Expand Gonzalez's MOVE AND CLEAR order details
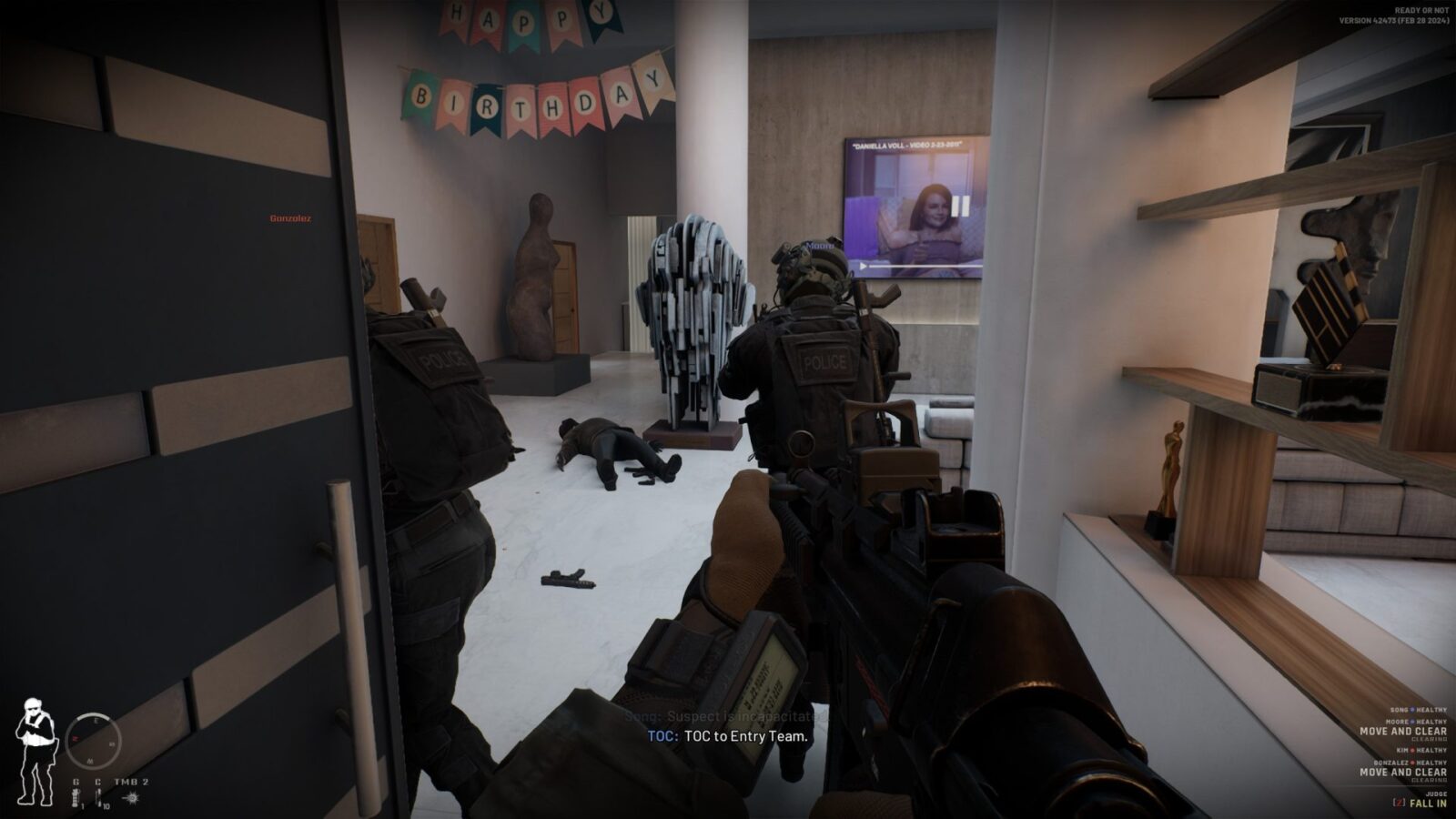Screen dimensions: 1456x819 pos(1403,773)
